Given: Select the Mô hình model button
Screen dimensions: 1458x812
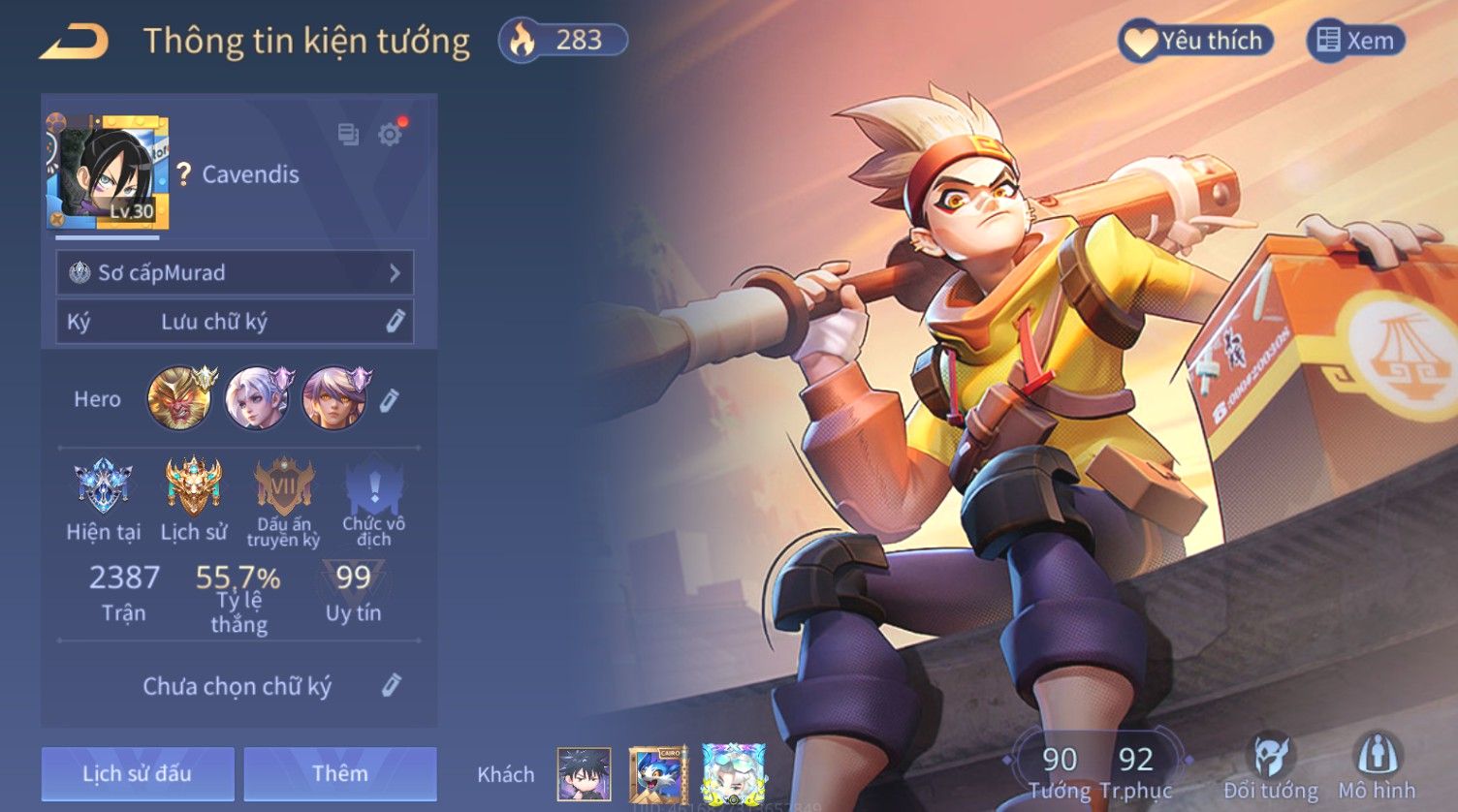Looking at the screenshot, I should point(1377,765).
